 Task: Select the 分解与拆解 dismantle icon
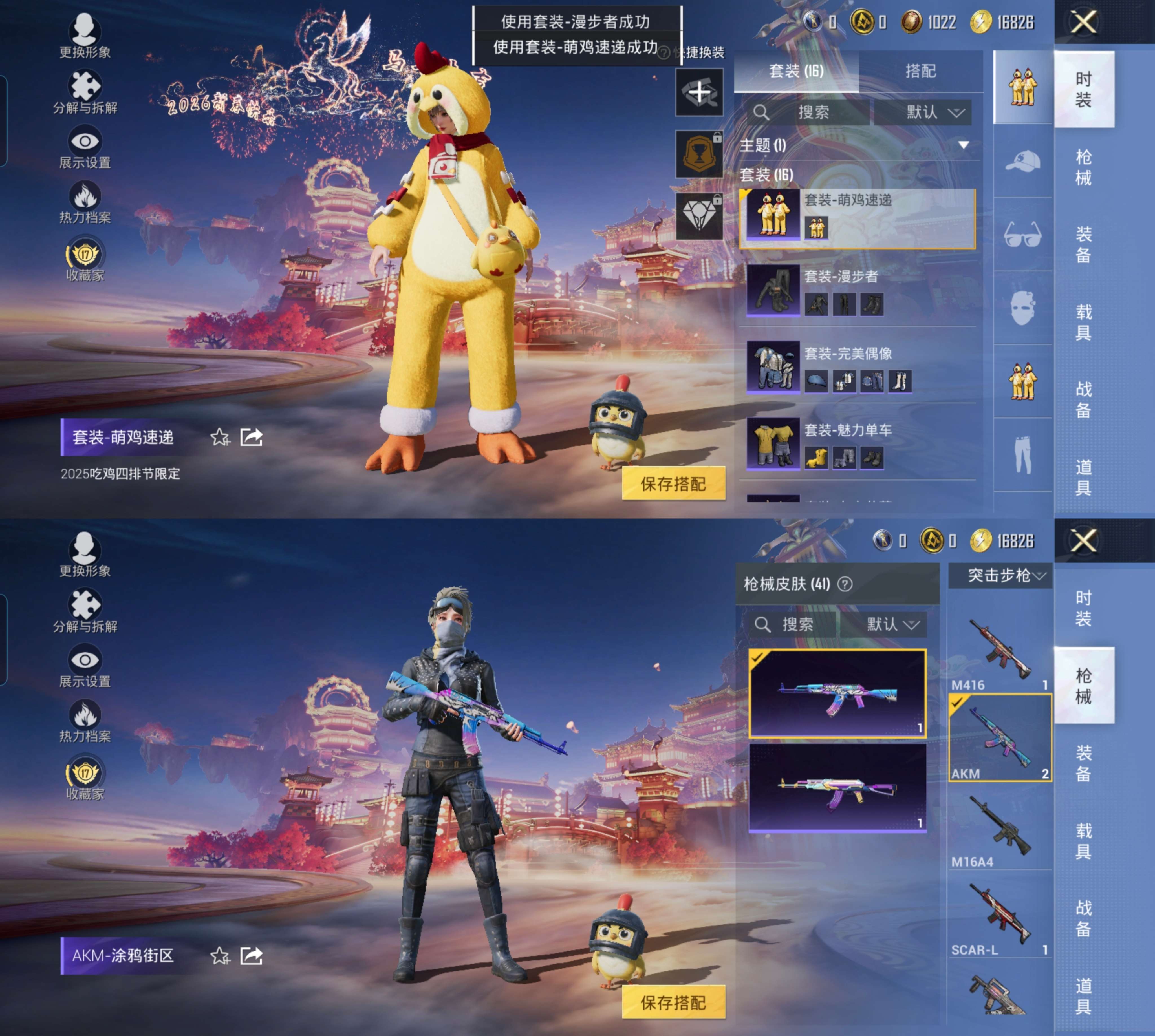85,87
